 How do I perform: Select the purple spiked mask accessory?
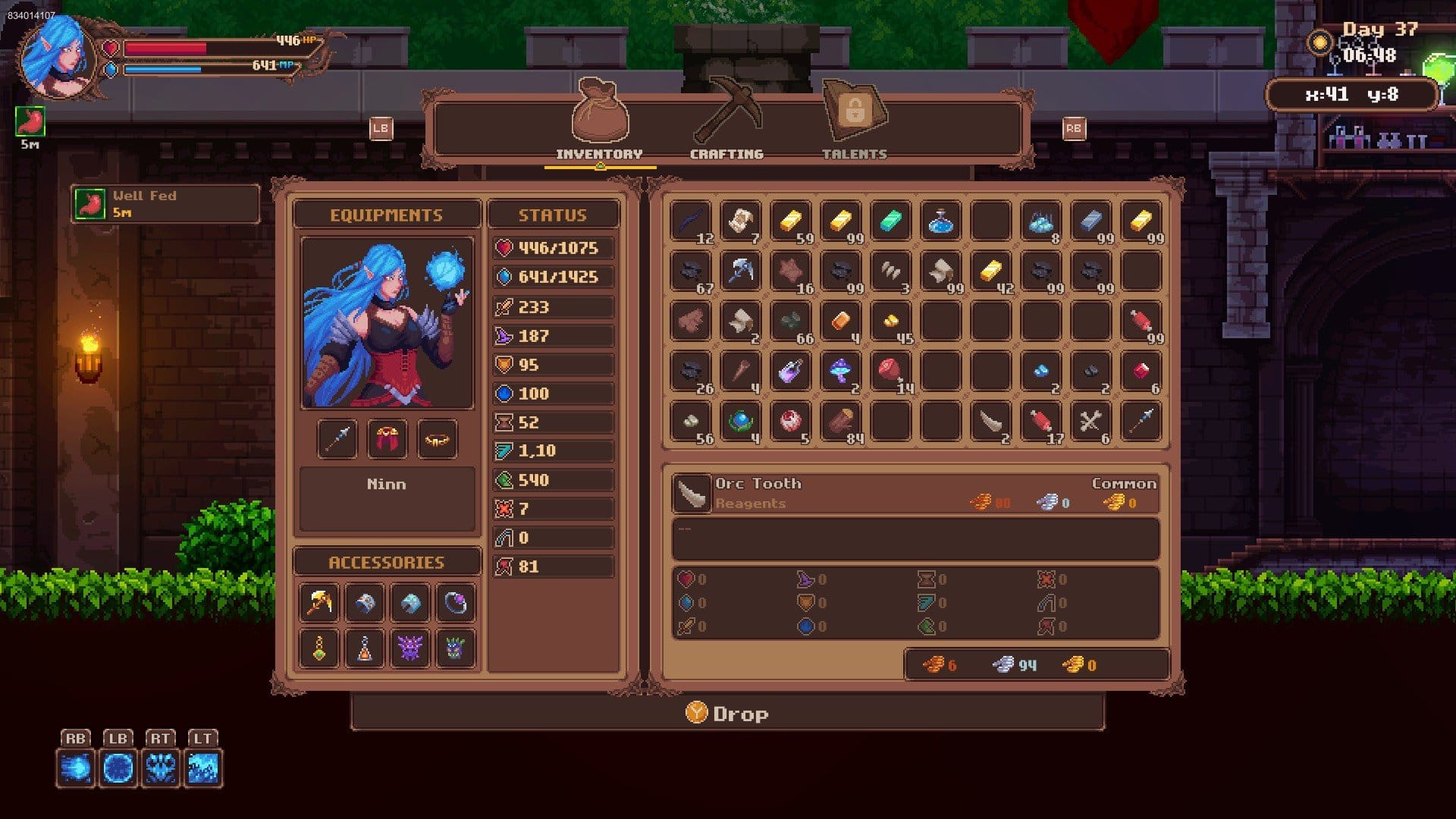coord(409,648)
